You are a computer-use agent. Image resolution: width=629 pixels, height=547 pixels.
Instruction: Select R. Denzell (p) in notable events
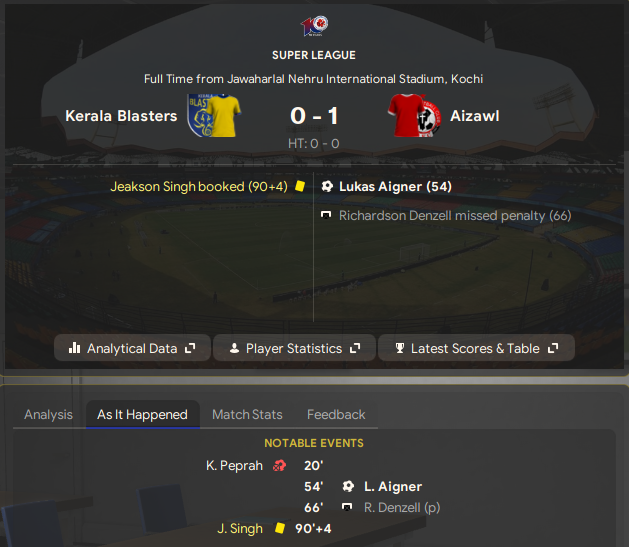tap(400, 507)
